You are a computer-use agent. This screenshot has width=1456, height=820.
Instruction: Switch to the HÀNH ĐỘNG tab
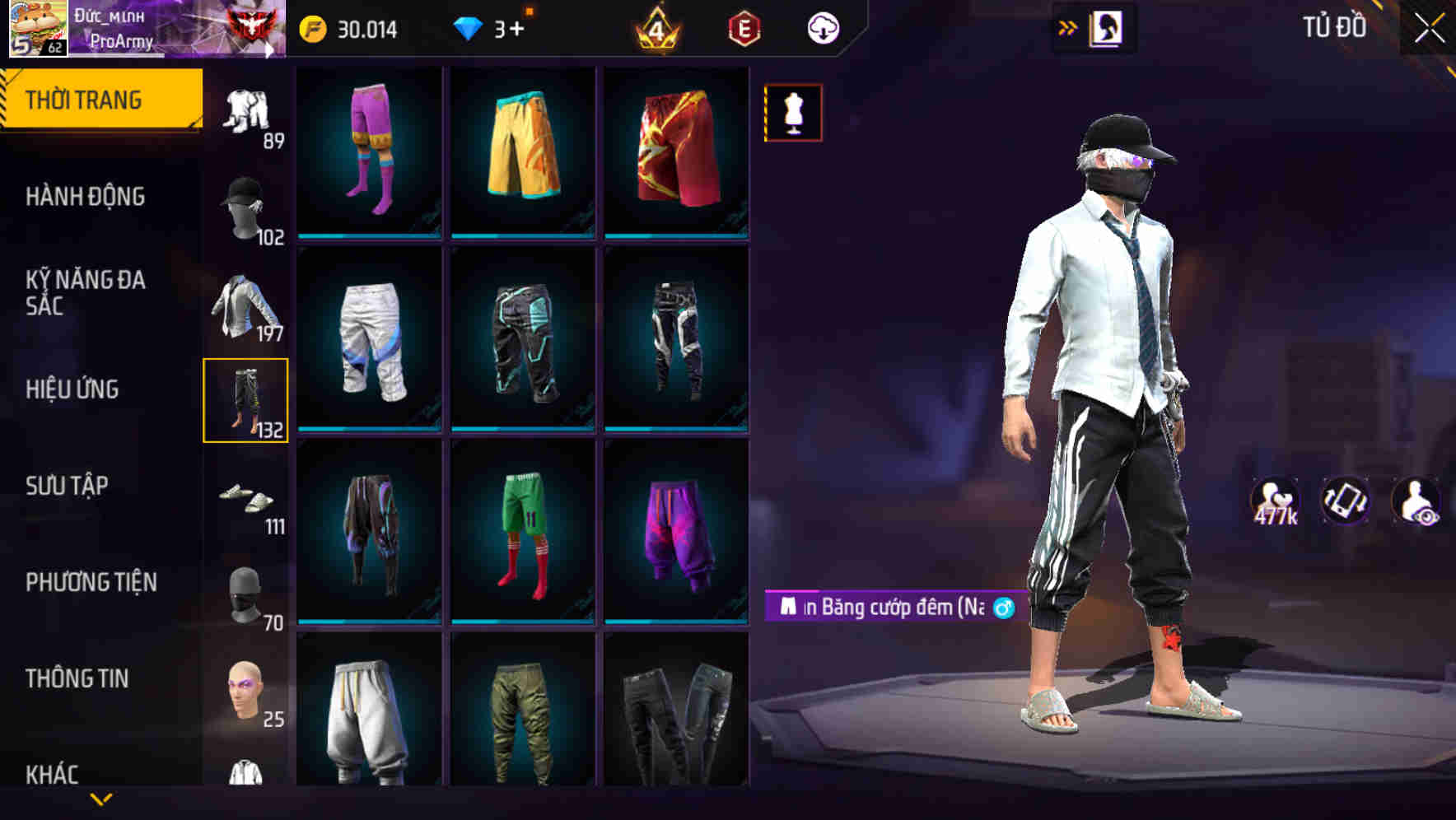(85, 197)
